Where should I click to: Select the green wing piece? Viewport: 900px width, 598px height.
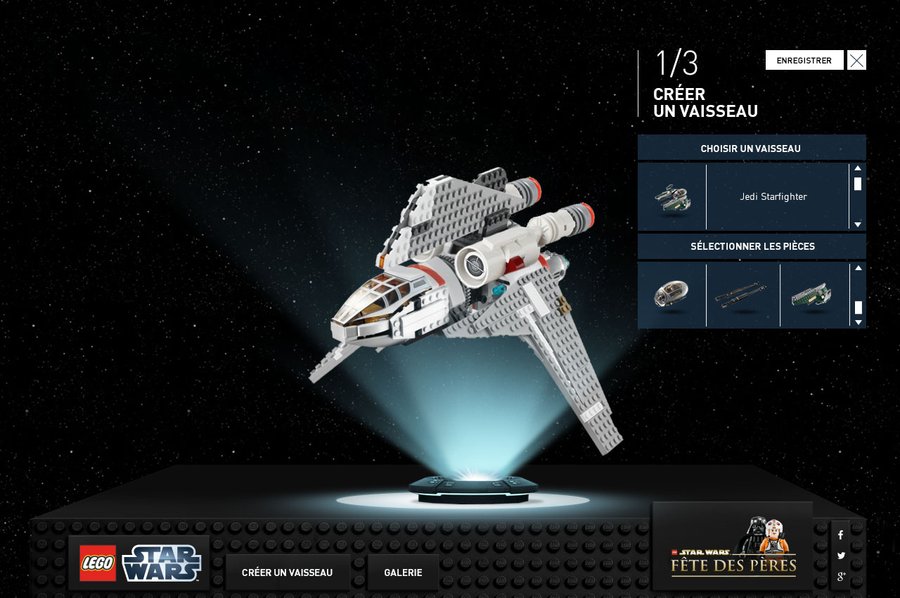(x=812, y=295)
